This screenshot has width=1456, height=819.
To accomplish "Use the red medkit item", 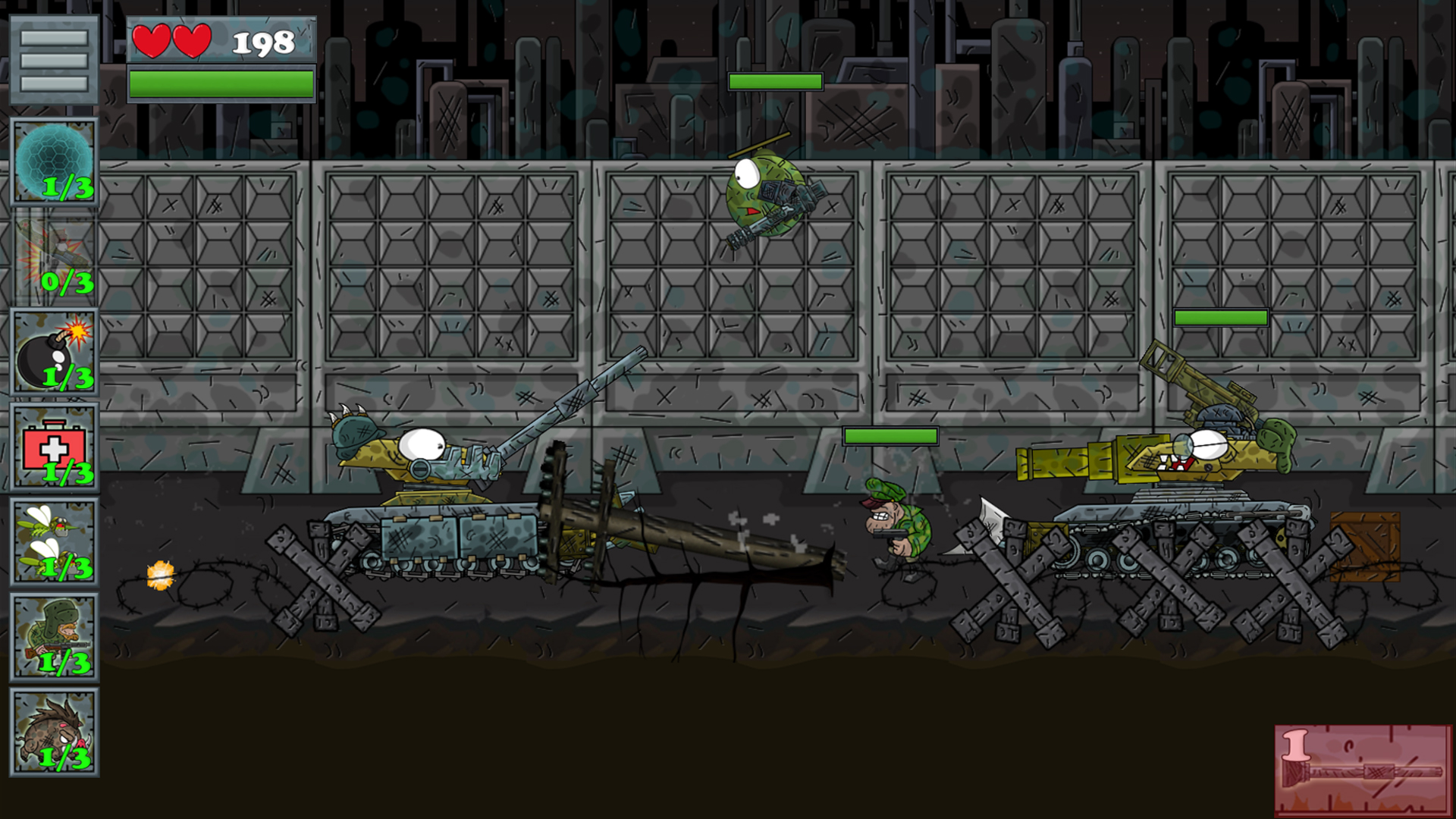I will [x=54, y=447].
